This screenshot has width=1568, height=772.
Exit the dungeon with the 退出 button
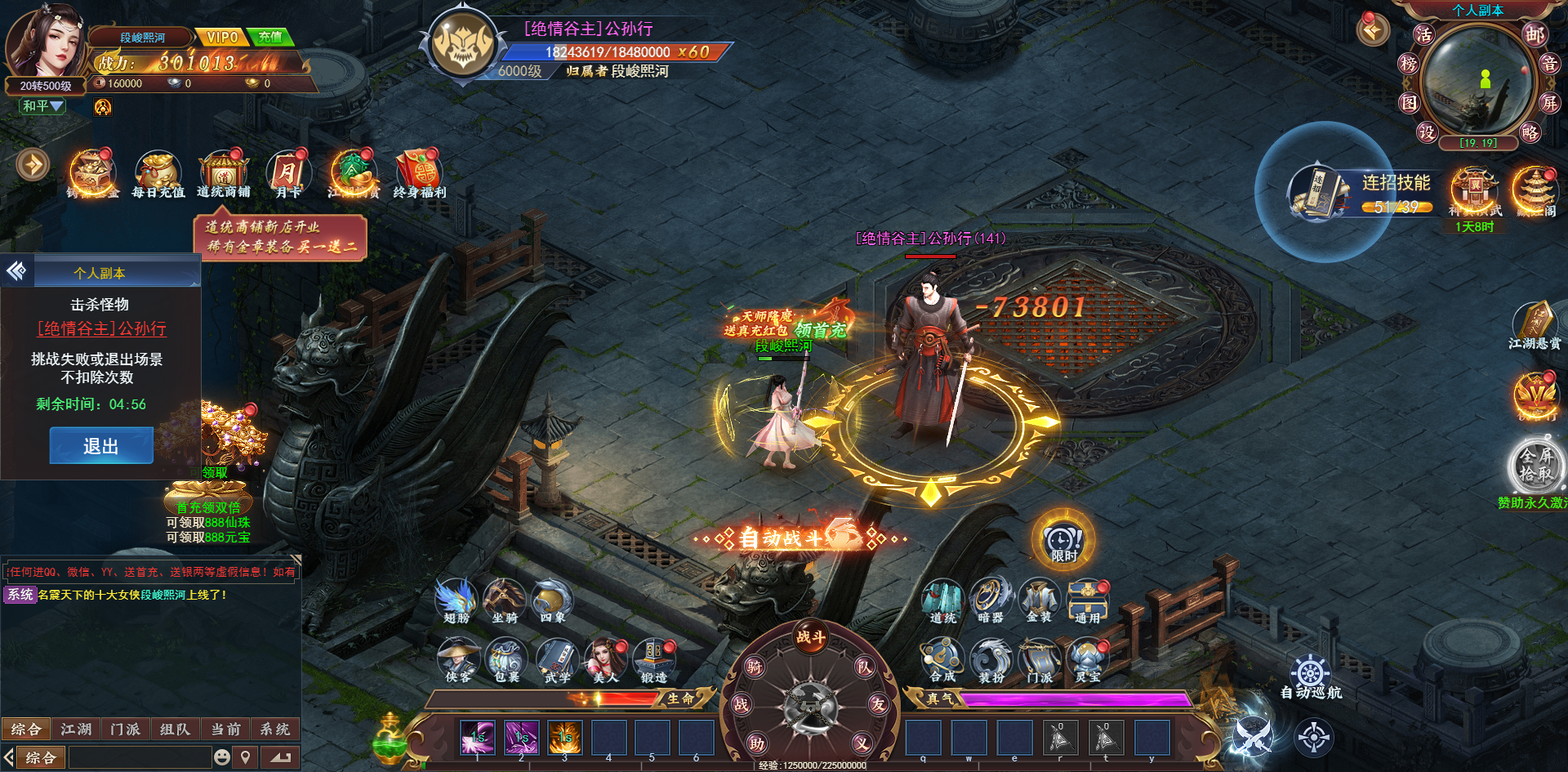tap(101, 446)
